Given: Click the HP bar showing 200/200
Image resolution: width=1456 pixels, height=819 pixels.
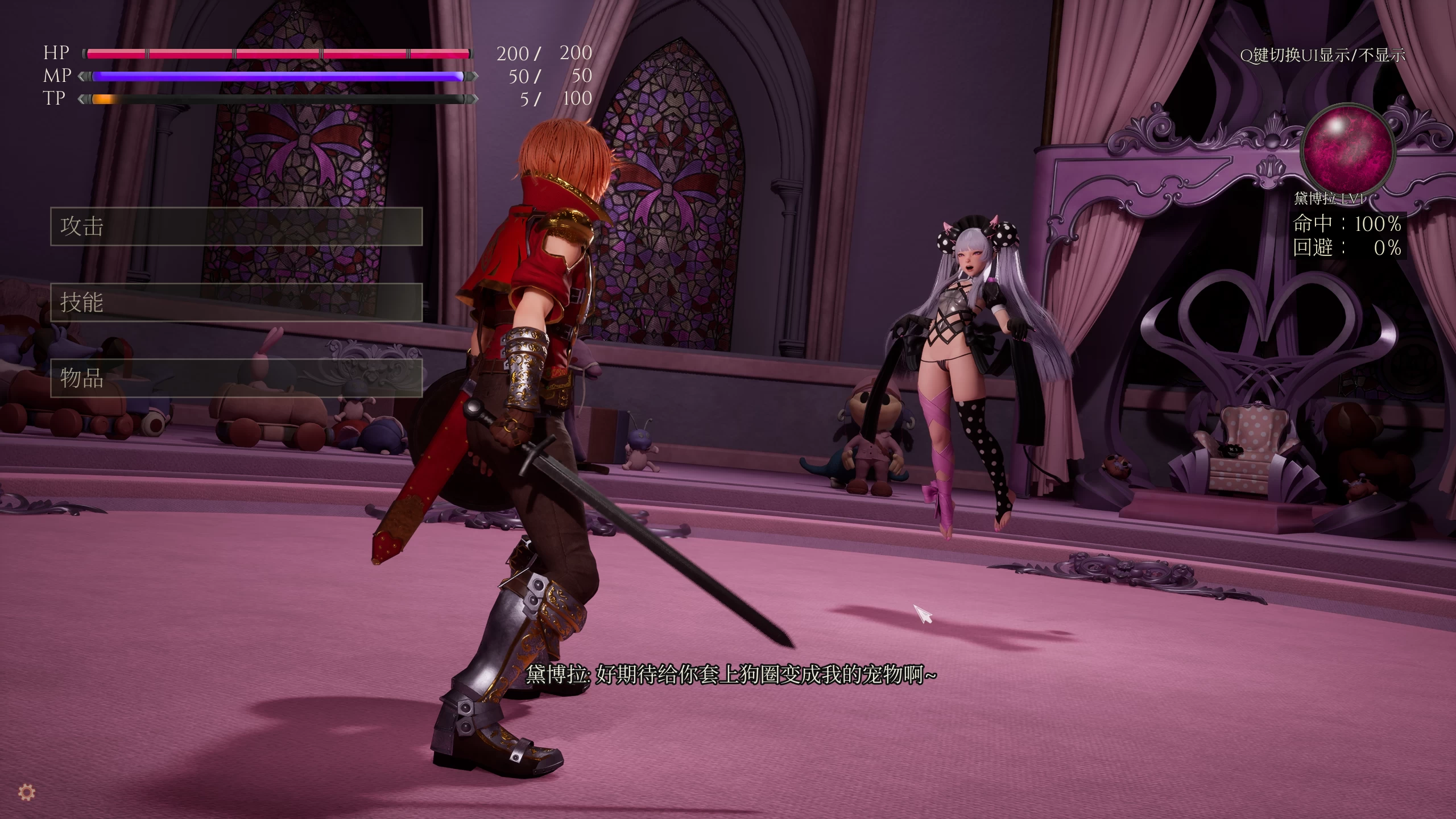Looking at the screenshot, I should pyautogui.click(x=279, y=54).
